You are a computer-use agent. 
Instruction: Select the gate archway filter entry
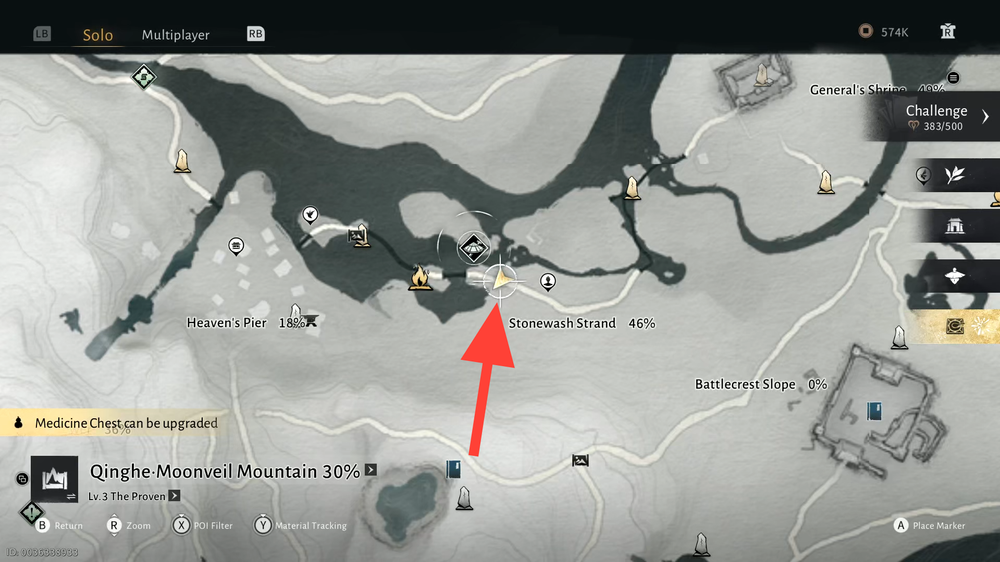click(955, 227)
